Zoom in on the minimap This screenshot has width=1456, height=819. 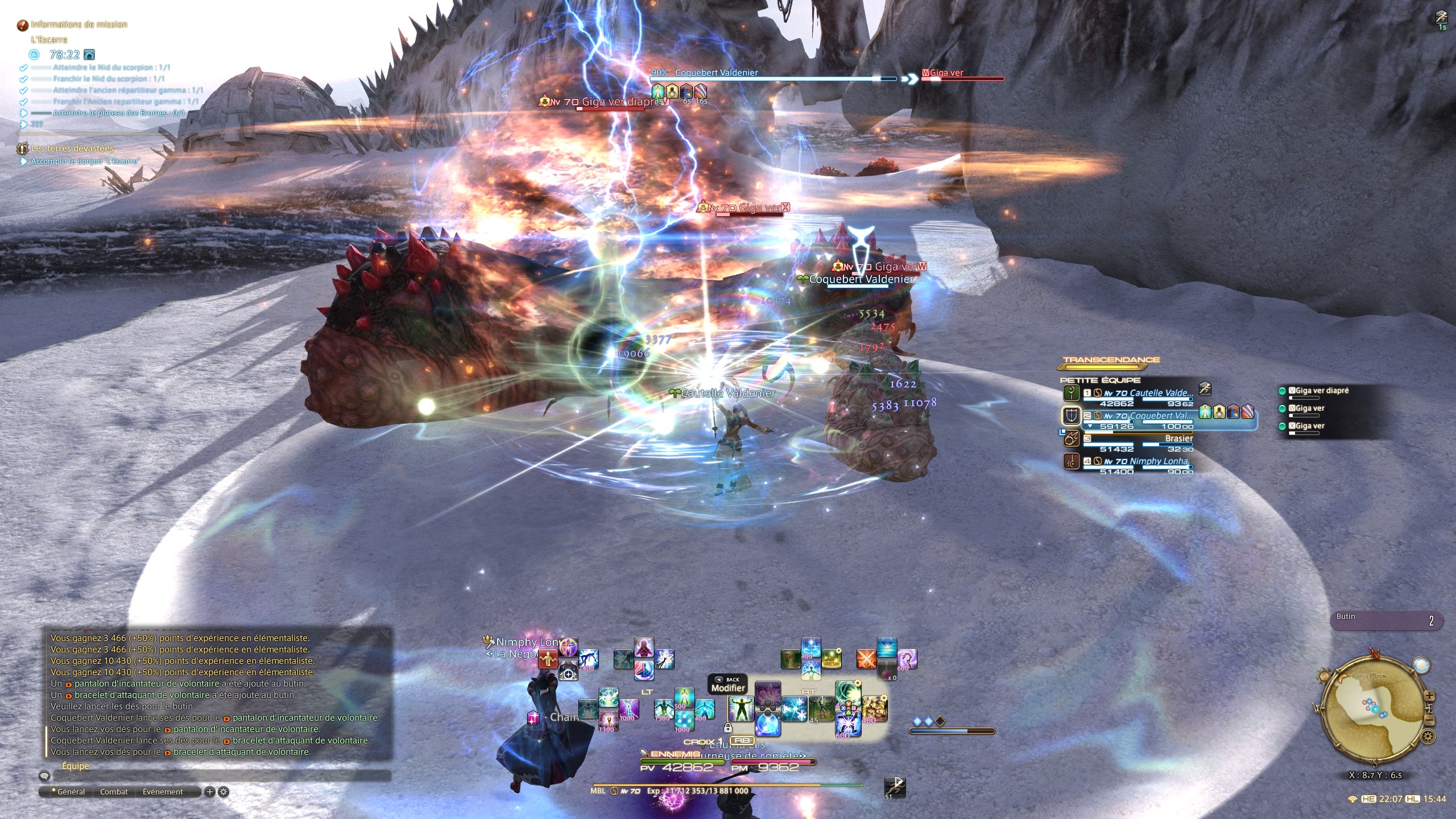click(1430, 697)
